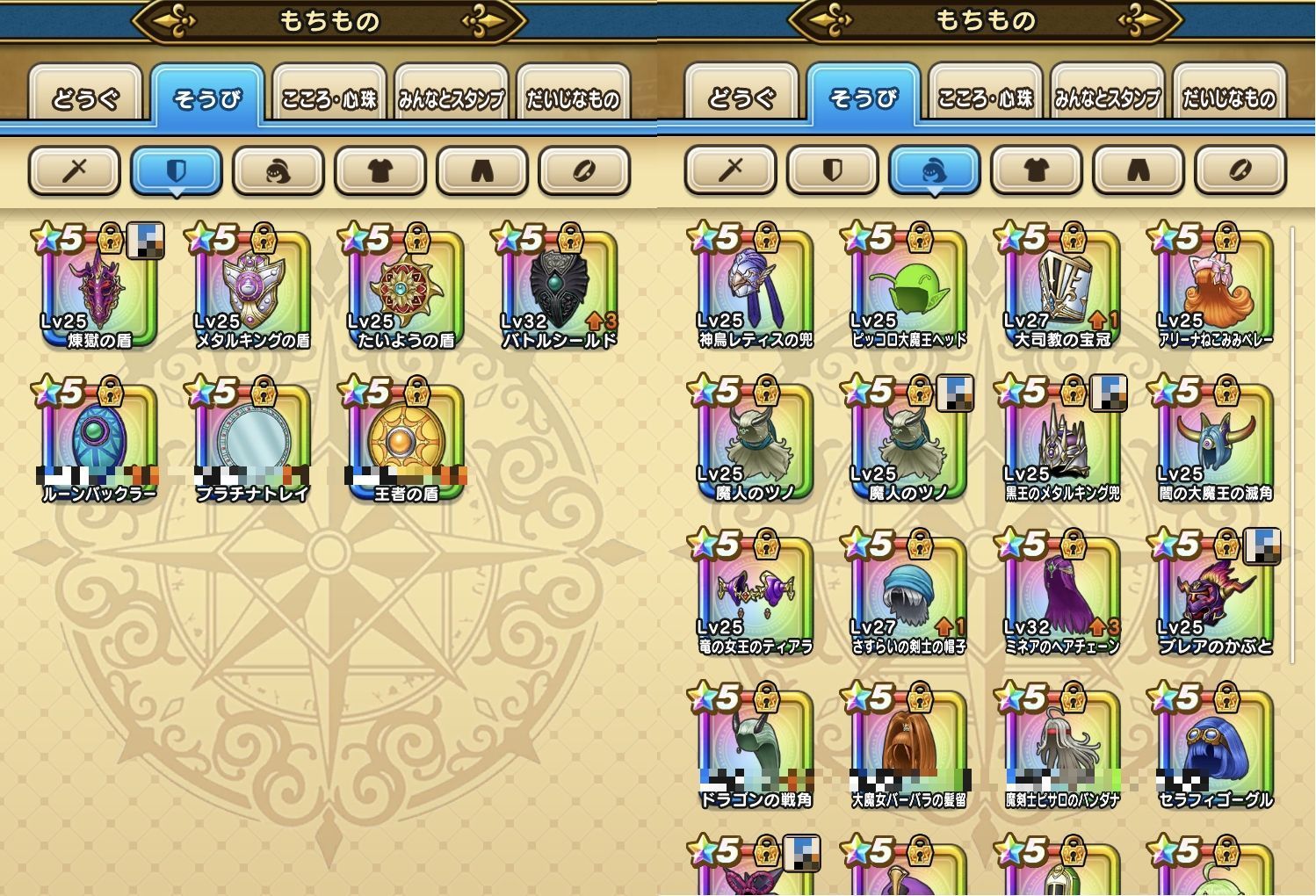Tap the 王者の盾 golden shield
1316x896 pixels.
click(405, 443)
